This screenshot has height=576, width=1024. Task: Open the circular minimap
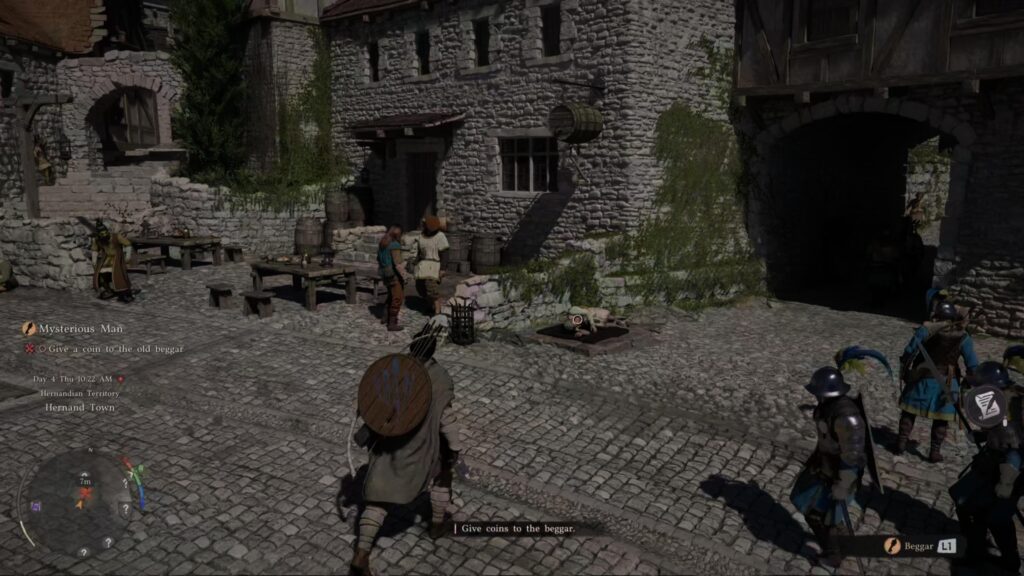point(82,501)
